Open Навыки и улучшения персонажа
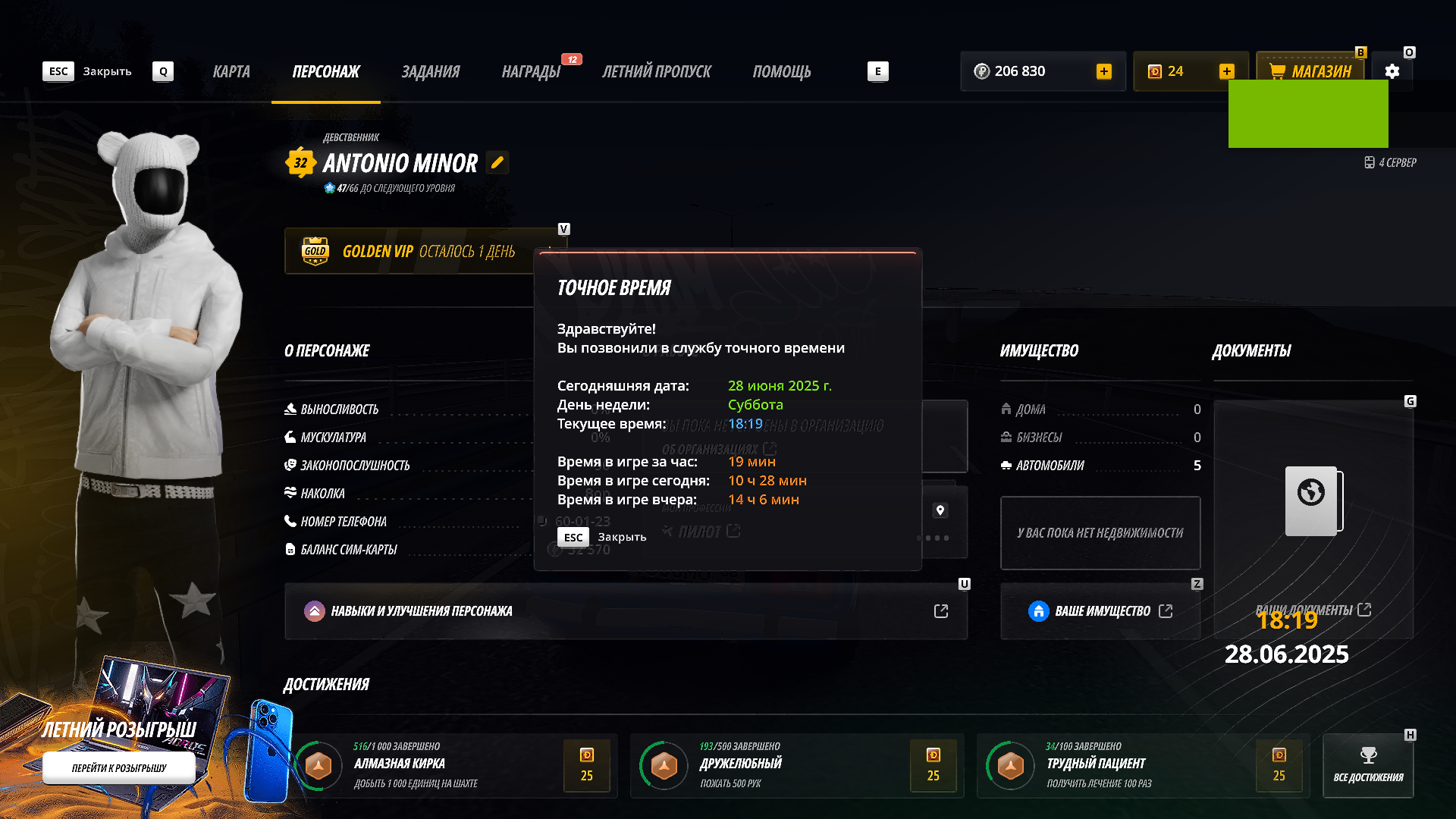Screen dimensions: 1456x819 point(626,611)
